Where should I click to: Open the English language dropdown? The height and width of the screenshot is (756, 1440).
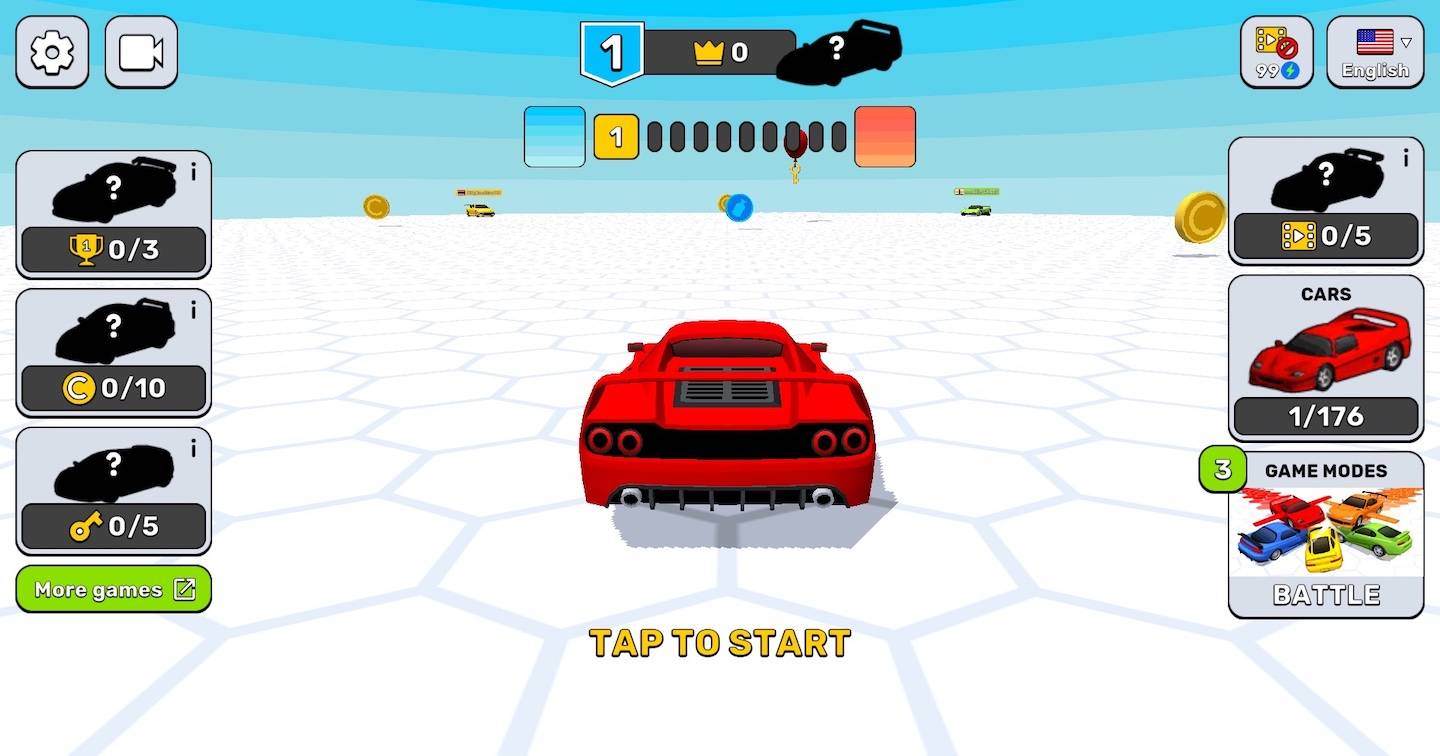point(1375,52)
